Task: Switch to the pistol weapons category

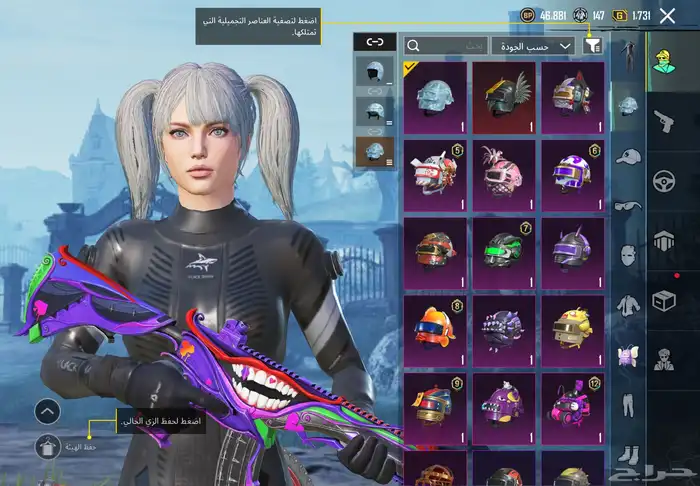Action: [x=663, y=121]
